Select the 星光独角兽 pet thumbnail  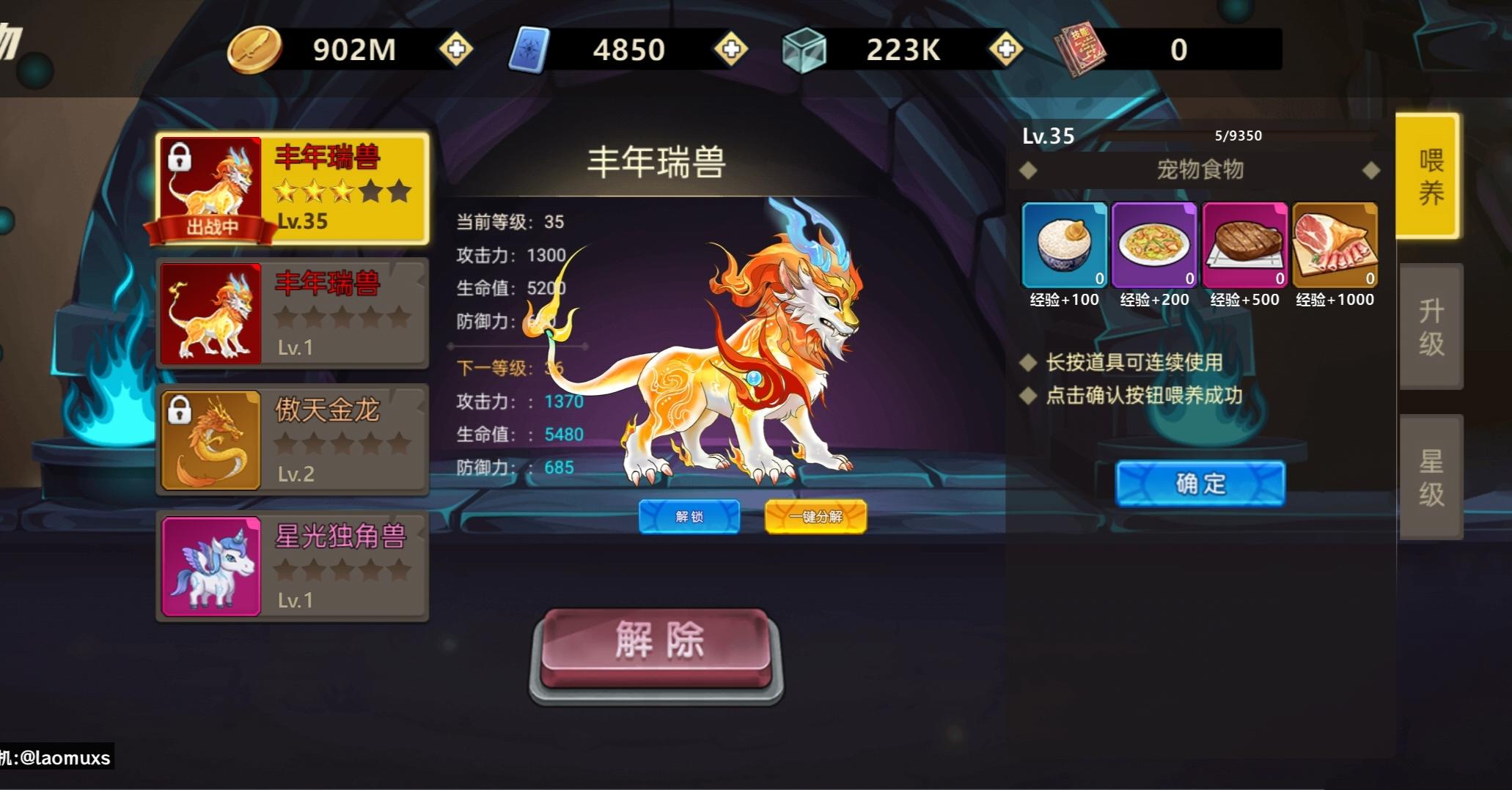[210, 566]
